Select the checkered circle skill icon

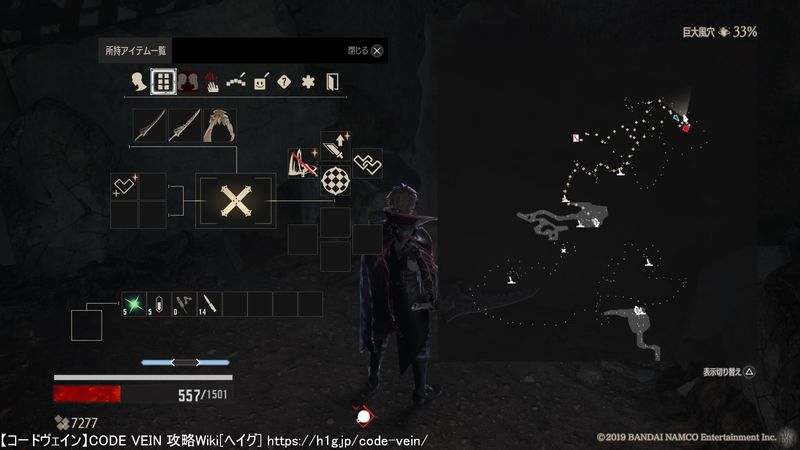(335, 181)
